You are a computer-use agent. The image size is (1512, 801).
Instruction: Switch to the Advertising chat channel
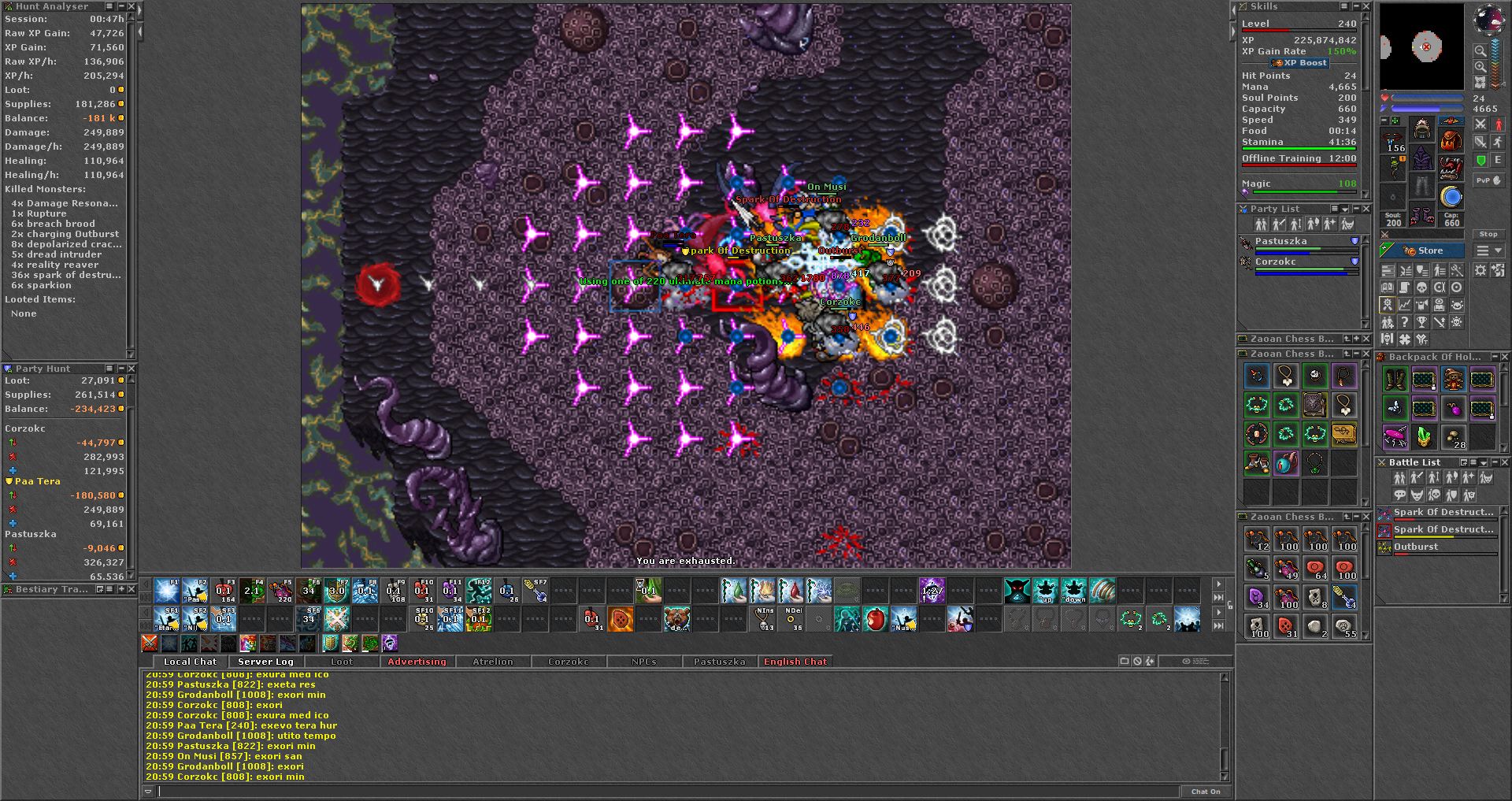pos(417,662)
